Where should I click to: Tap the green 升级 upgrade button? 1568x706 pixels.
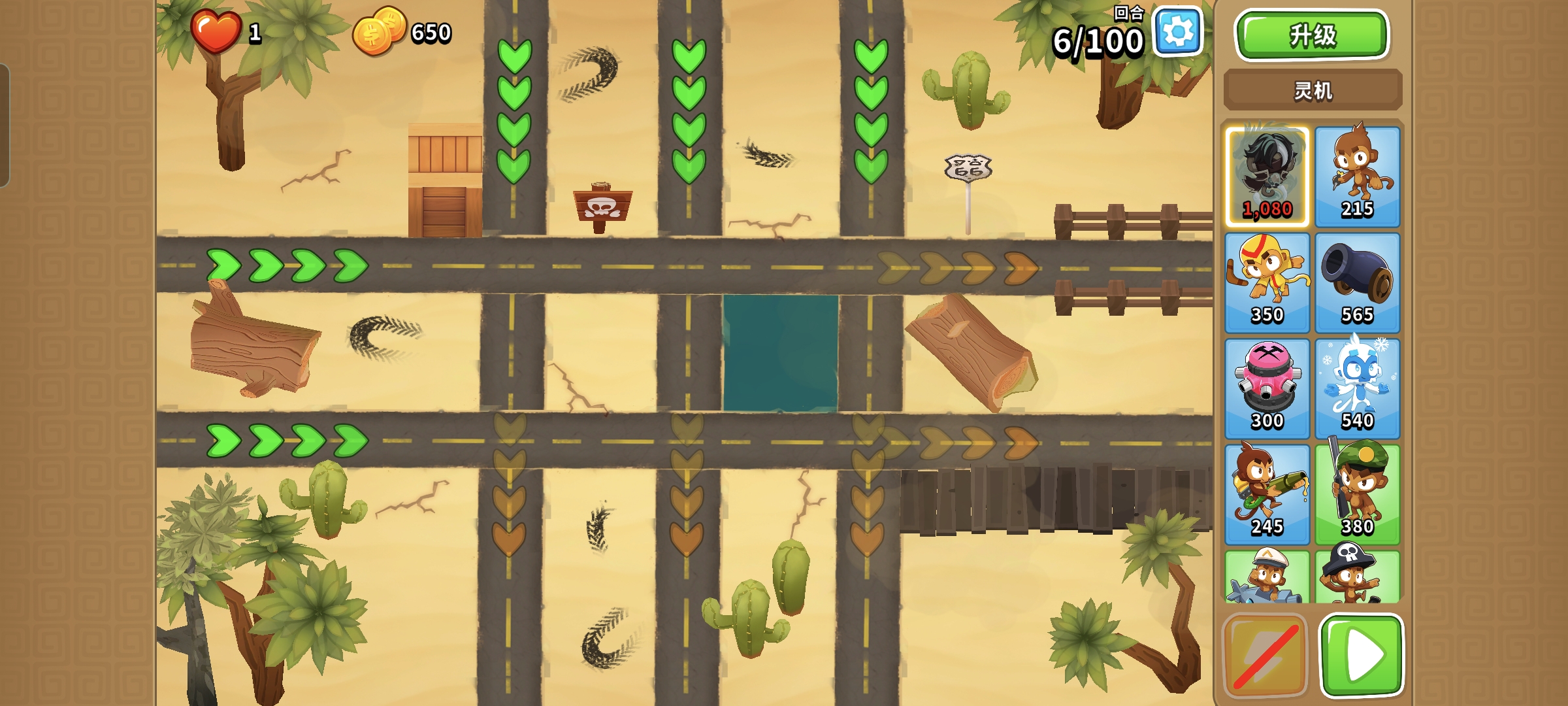(1312, 35)
